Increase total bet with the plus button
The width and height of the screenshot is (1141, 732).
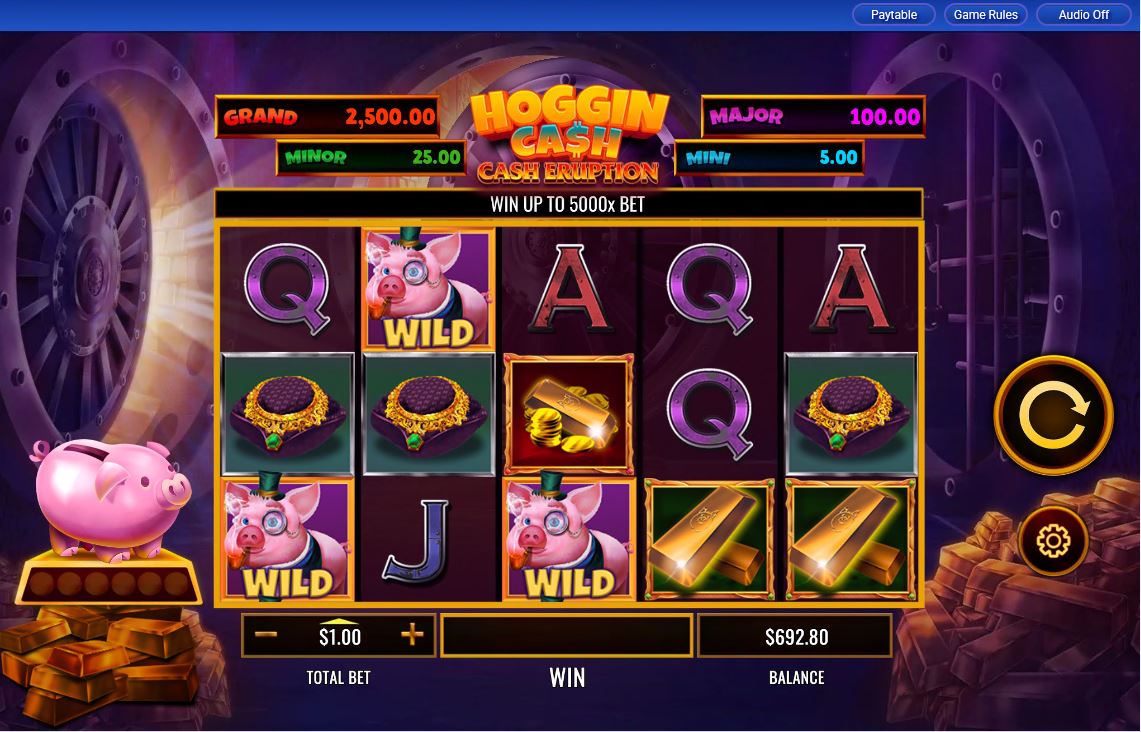(x=412, y=635)
